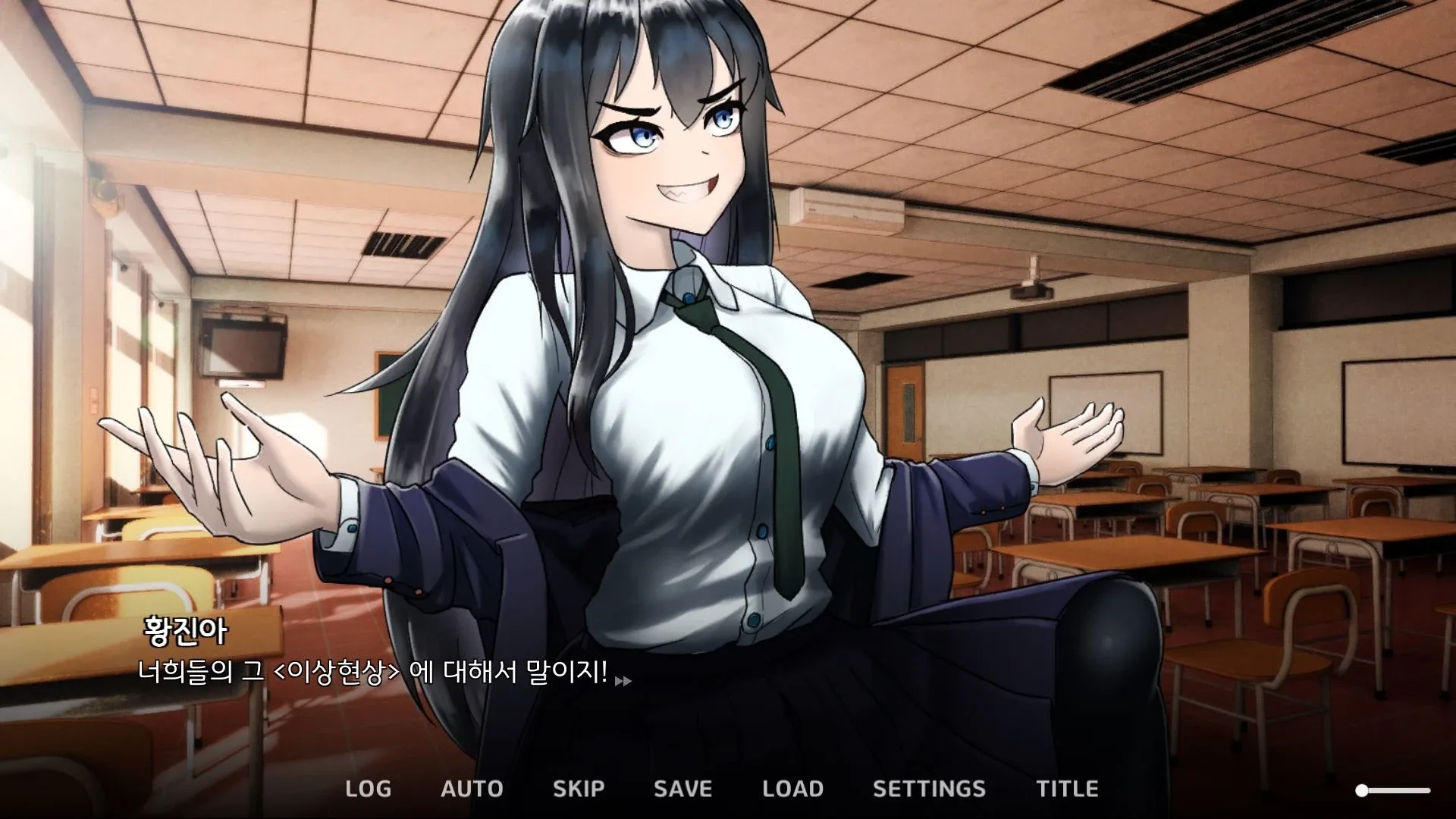
Task: Activate SKIP to fast-forward dialogue
Action: [579, 789]
